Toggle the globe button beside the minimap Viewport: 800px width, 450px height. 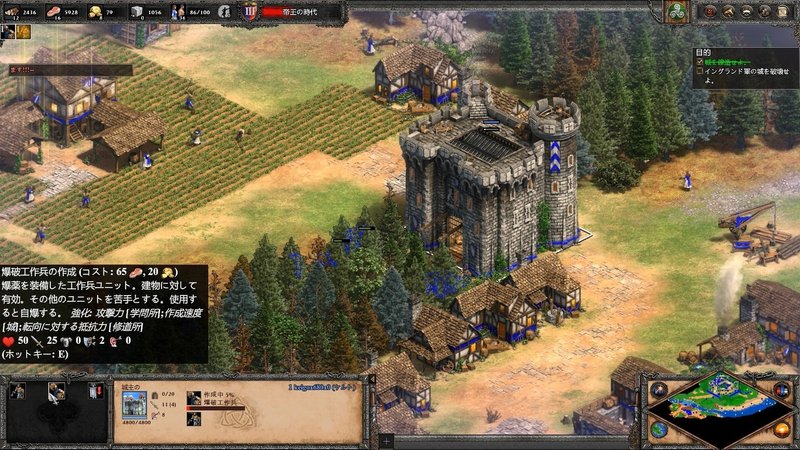coord(659,429)
